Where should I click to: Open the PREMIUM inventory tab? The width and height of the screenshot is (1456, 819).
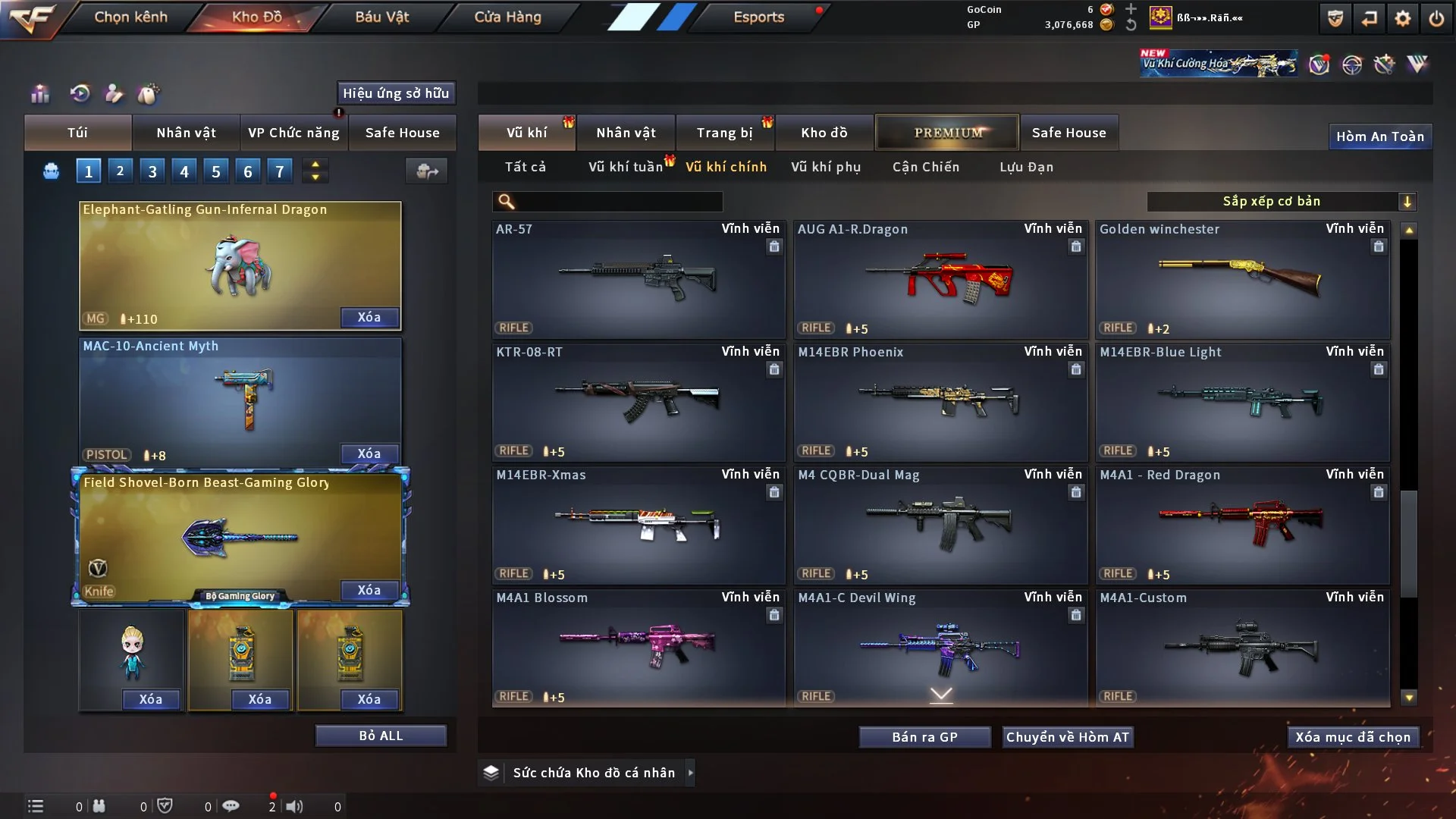pos(947,133)
